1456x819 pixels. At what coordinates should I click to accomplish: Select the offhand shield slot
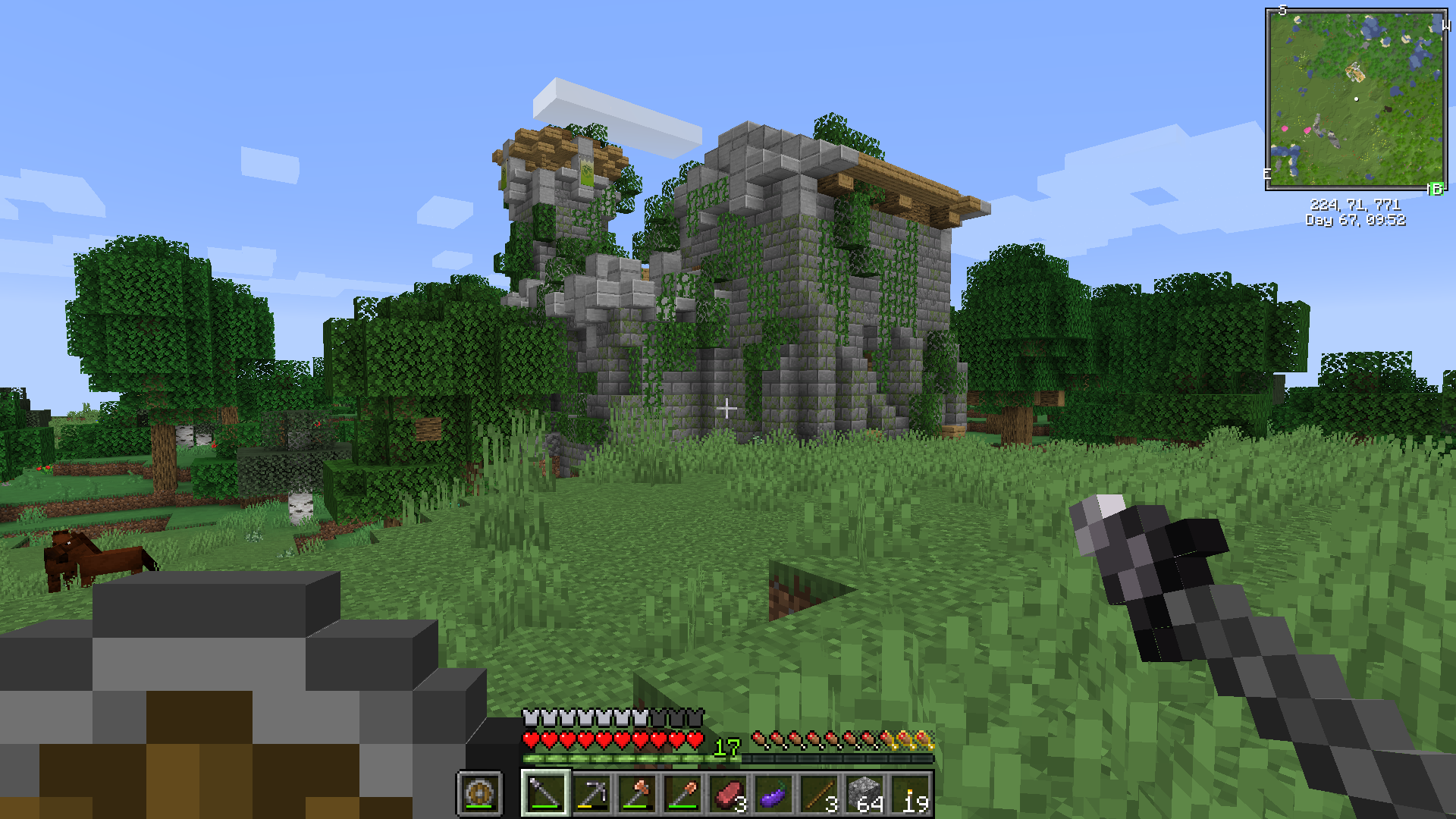coord(479,794)
